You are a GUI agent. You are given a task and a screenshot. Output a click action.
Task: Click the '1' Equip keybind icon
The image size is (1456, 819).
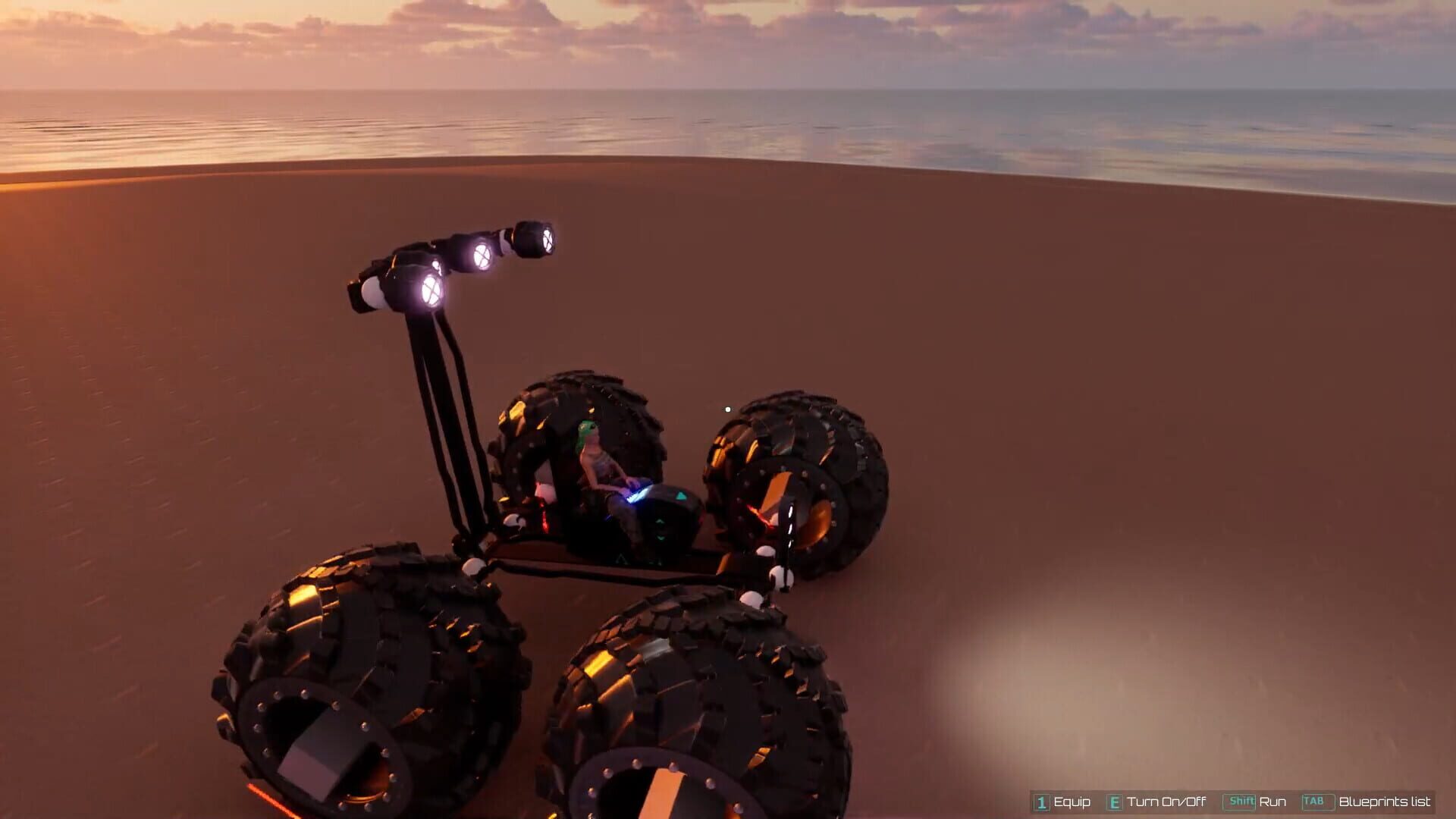(1040, 802)
